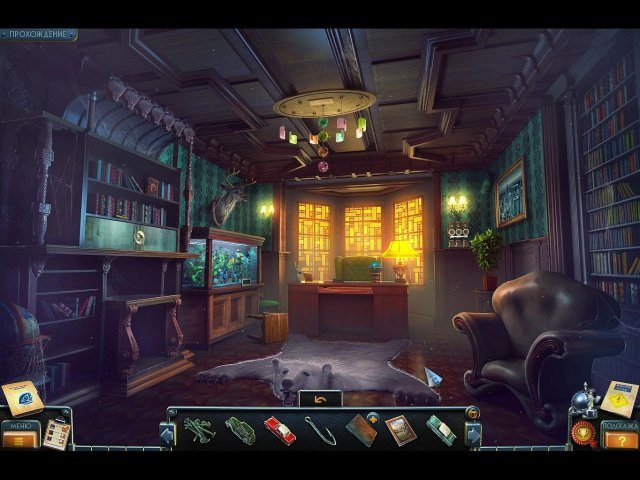640x480 pixels.
Task: Go back using the orange return arrow
Action: click(x=320, y=399)
